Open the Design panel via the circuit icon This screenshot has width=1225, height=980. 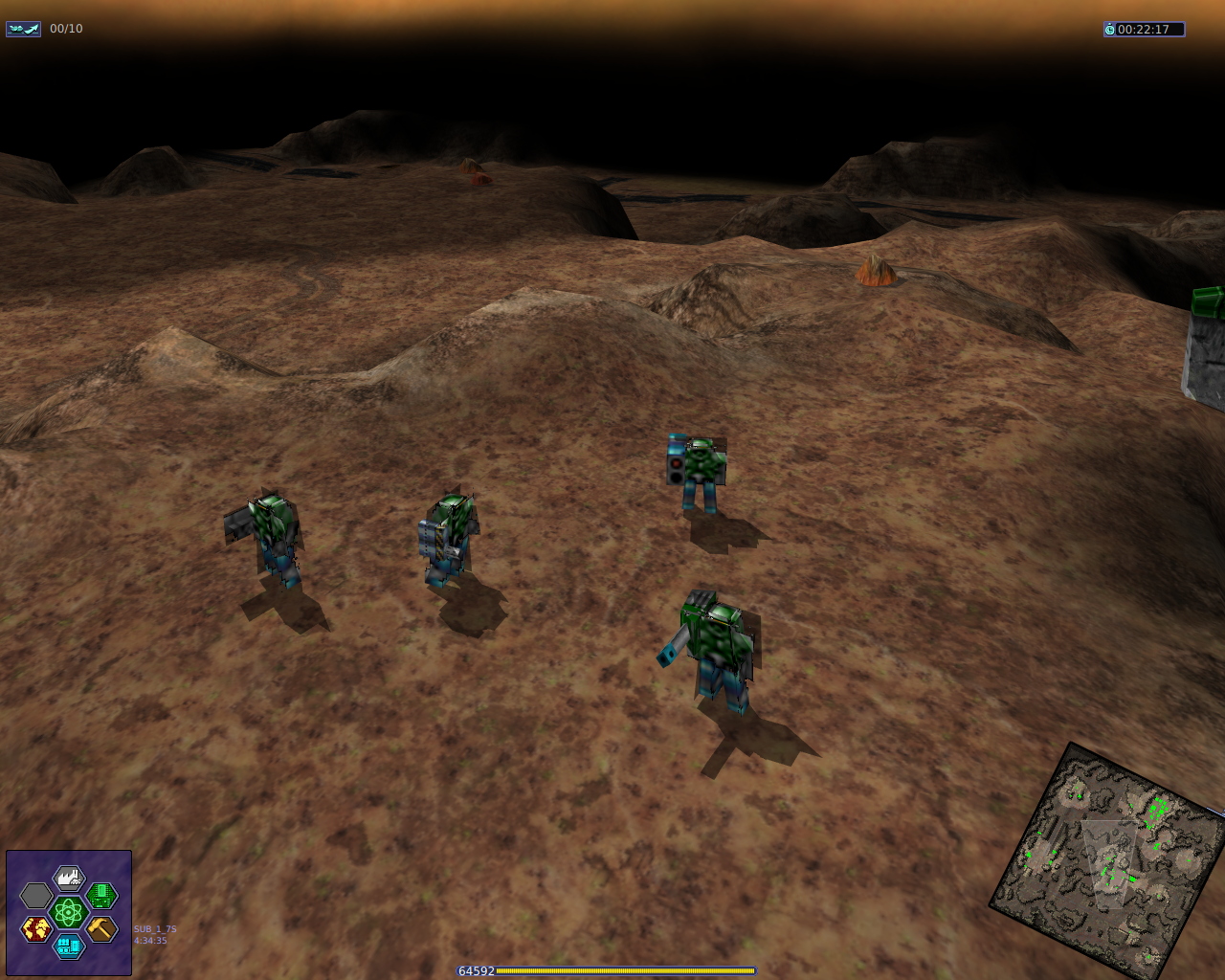[101, 896]
